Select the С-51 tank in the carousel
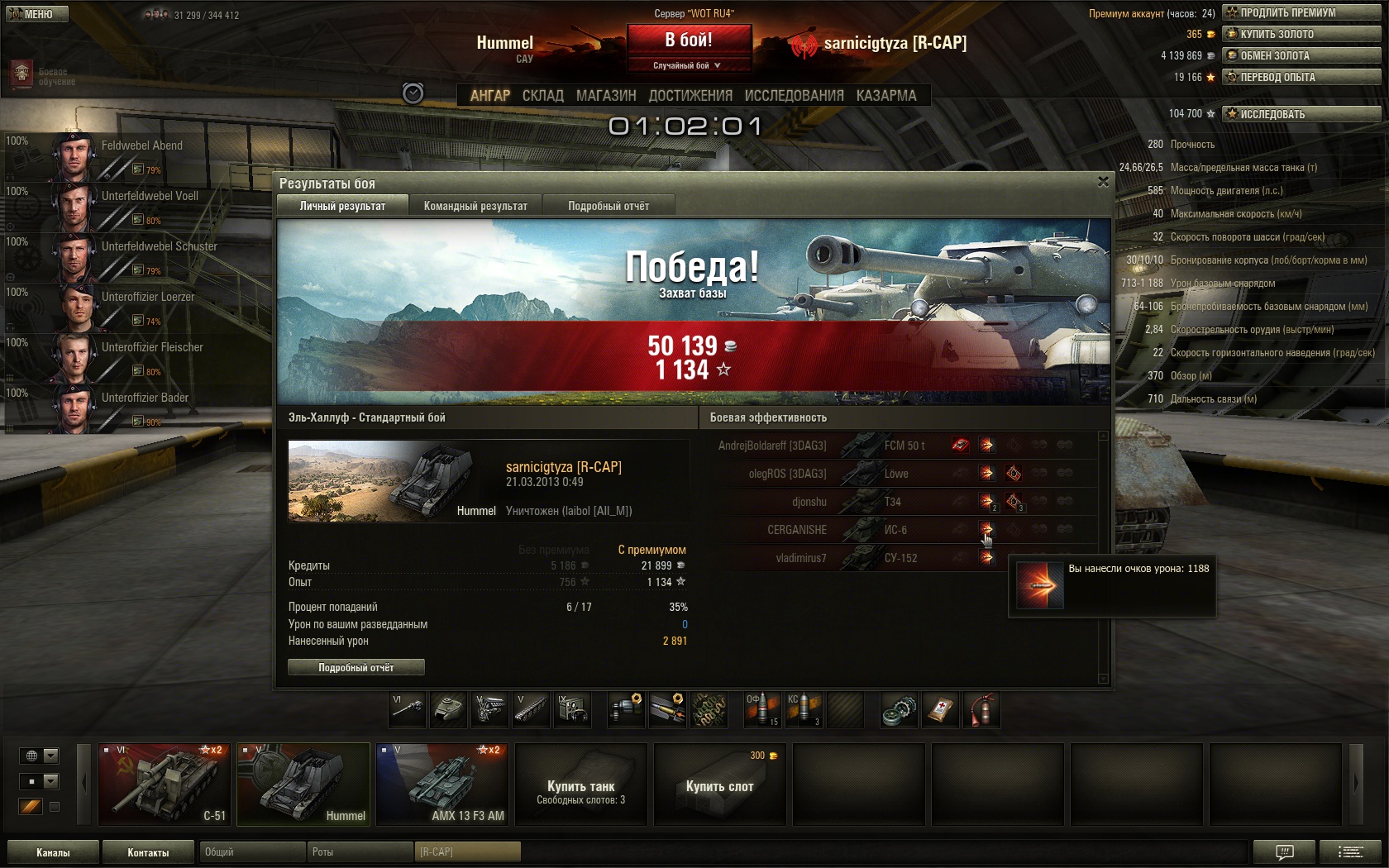This screenshot has height=868, width=1389. point(165,784)
